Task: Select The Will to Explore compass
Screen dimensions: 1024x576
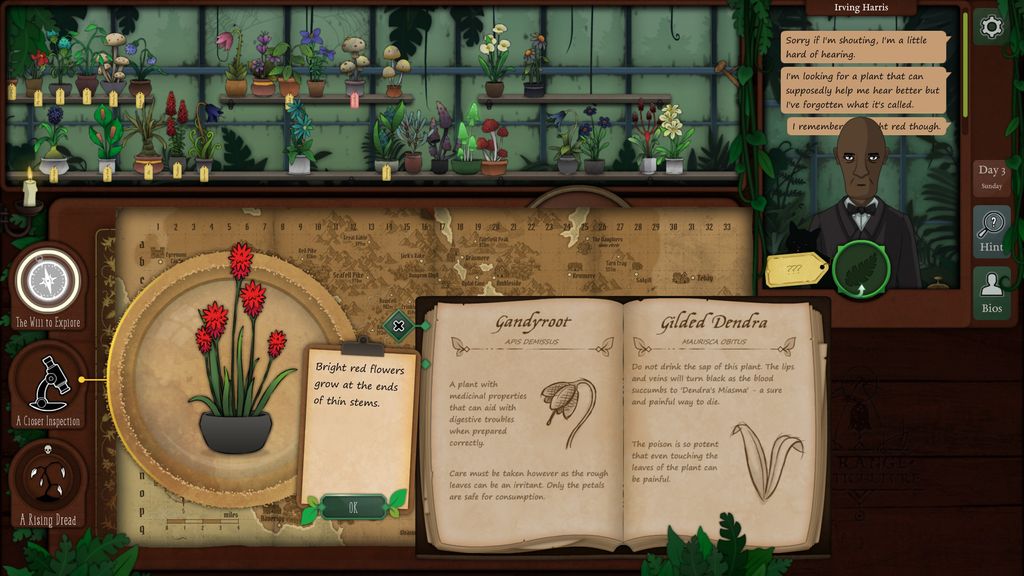Action: click(x=46, y=284)
